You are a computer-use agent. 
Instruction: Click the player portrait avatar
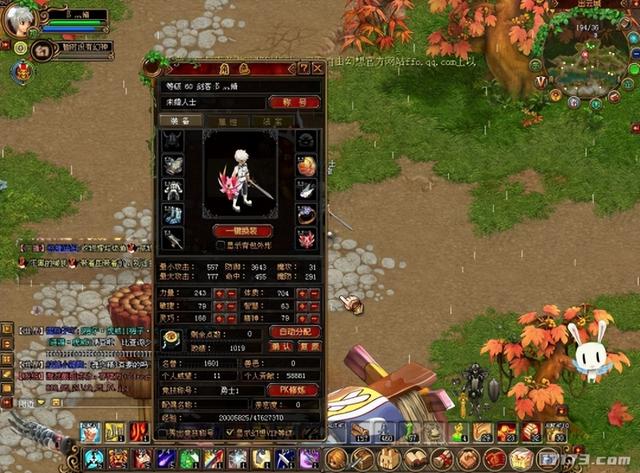tap(20, 20)
